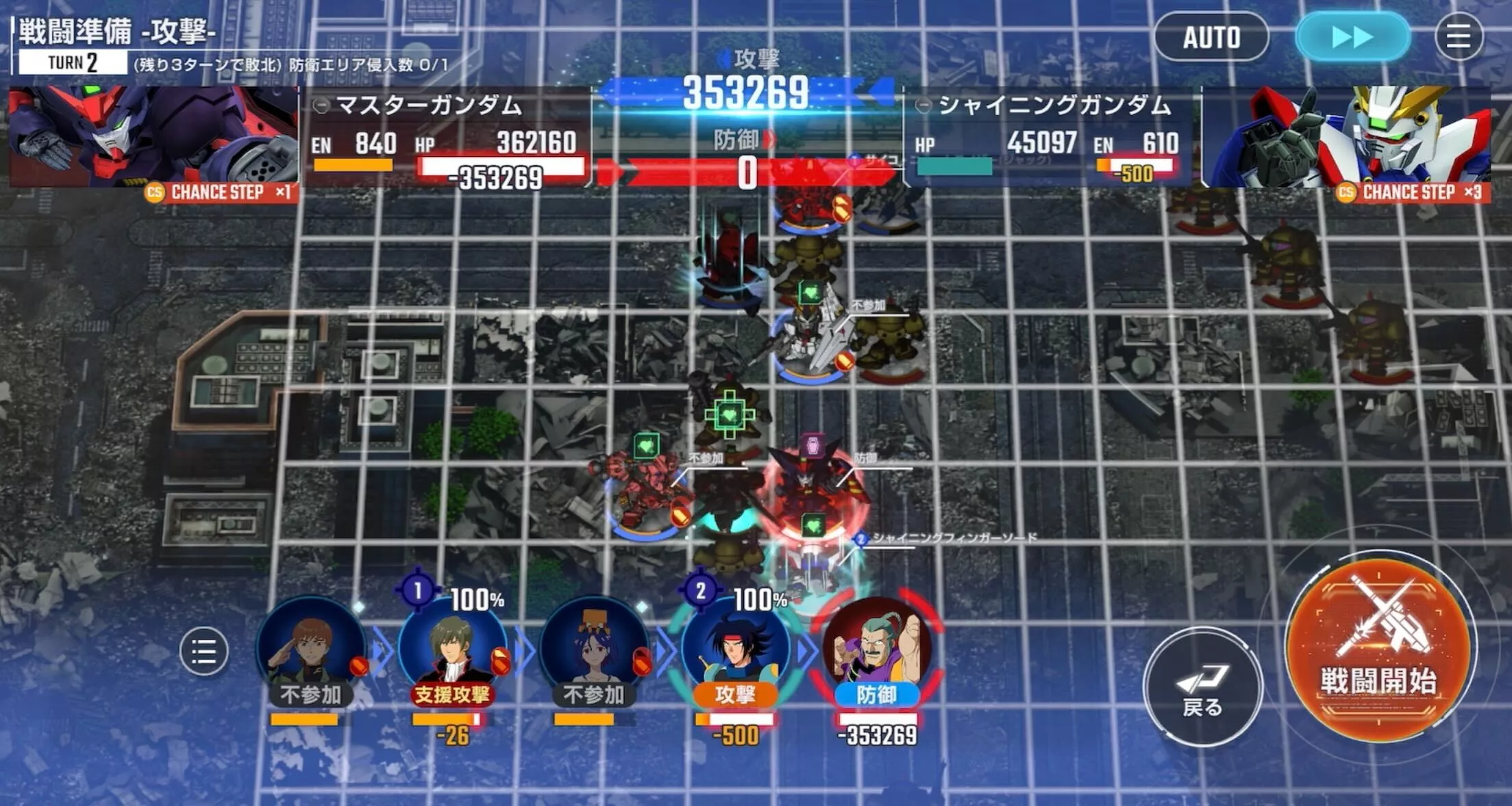Collapse the マスターガンダム info panel with minus button

click(321, 106)
